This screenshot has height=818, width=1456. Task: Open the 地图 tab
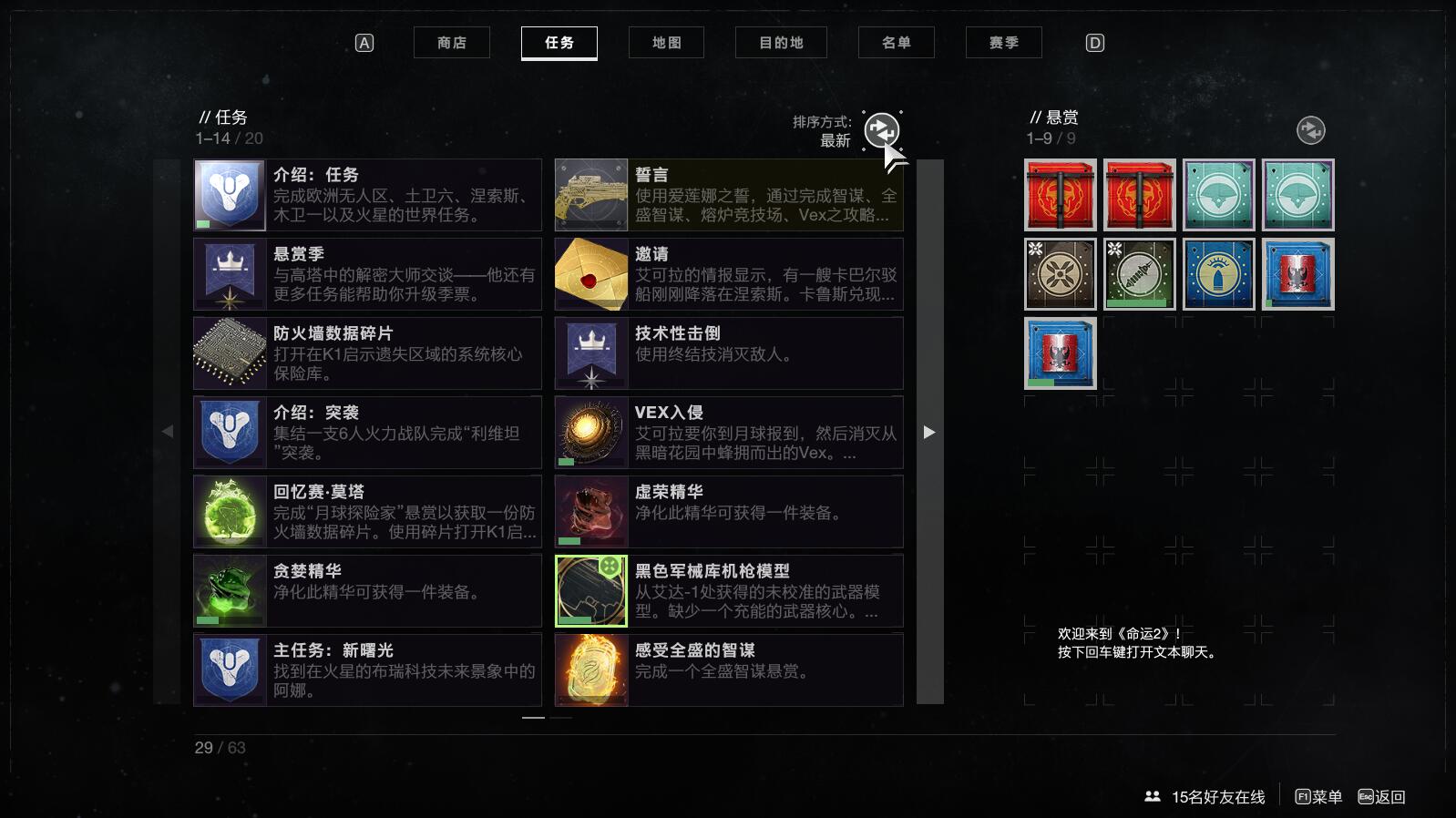(666, 43)
